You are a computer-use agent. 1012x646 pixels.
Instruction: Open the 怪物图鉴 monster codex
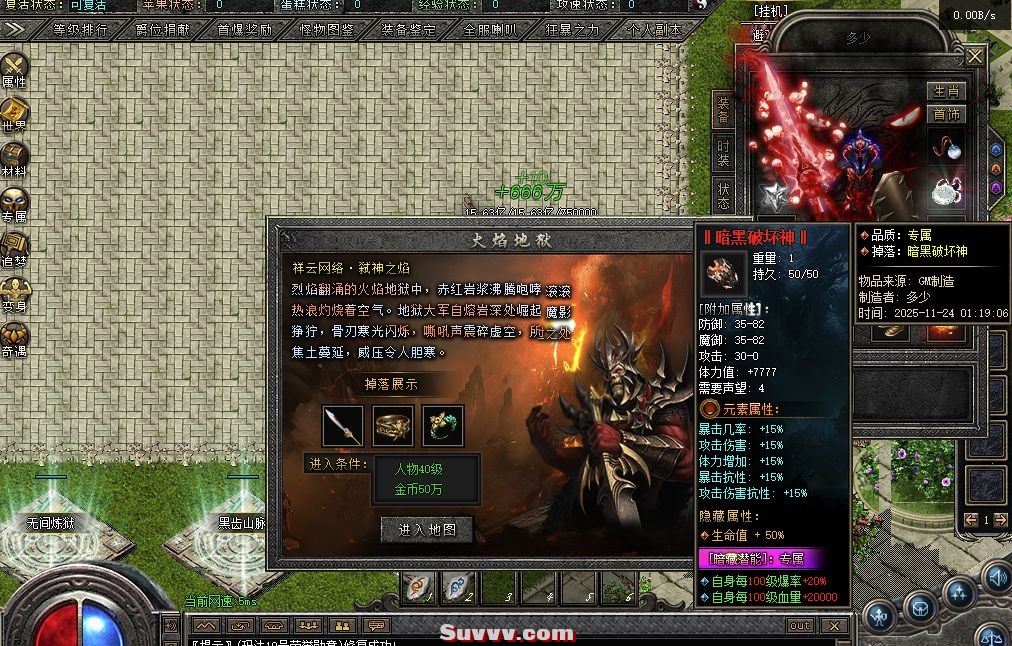(326, 30)
